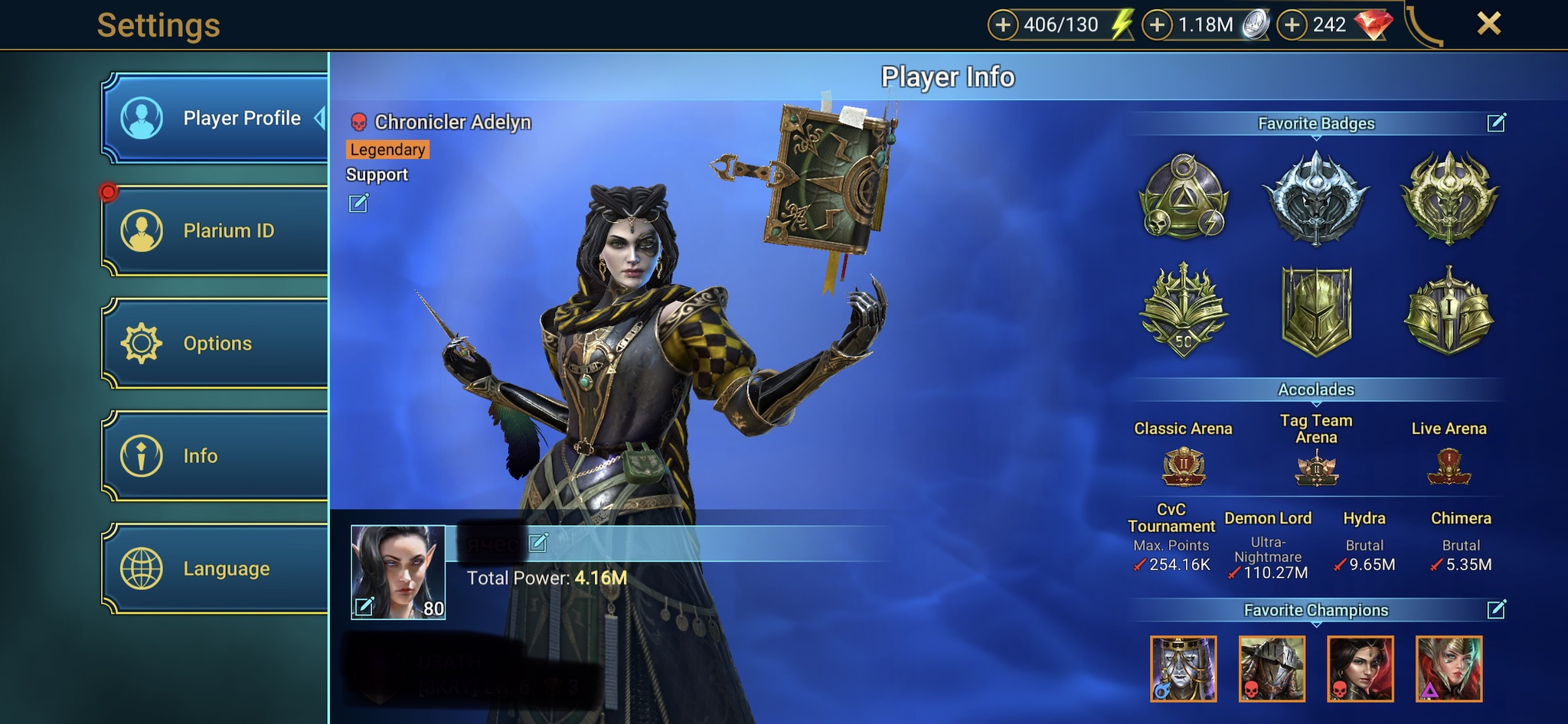Add silver using the plus button
The image size is (1568, 724).
(x=1158, y=25)
